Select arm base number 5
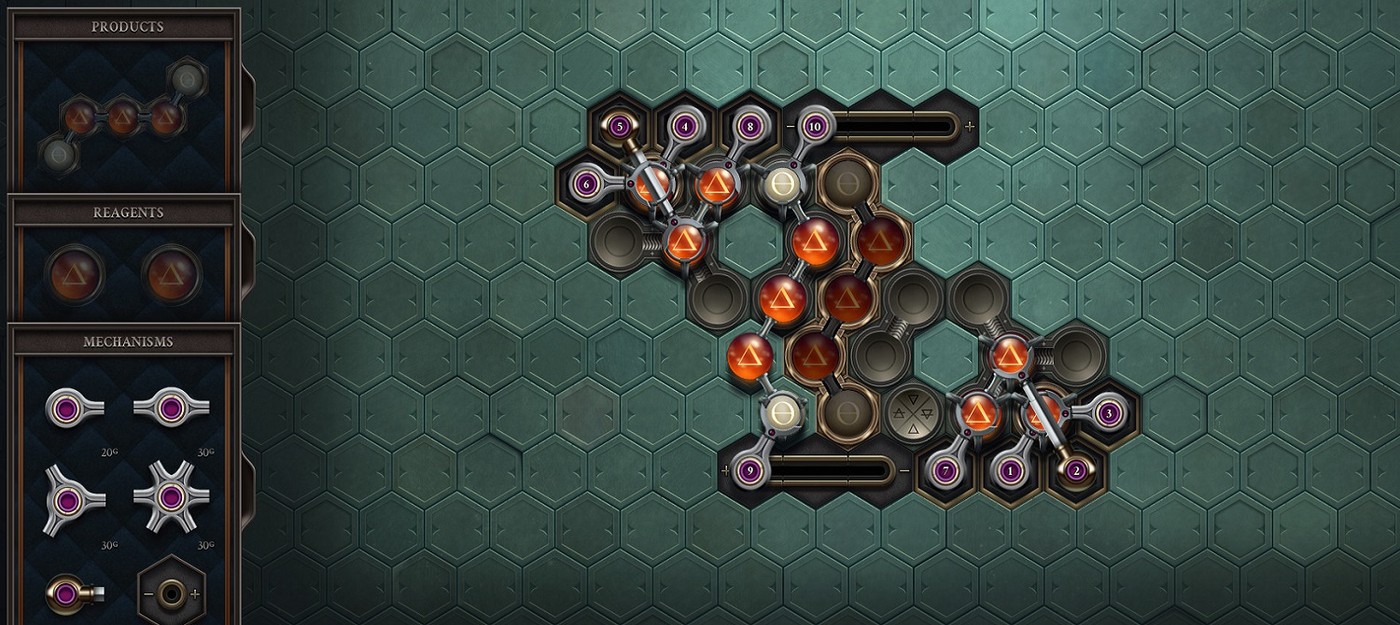Image resolution: width=1400 pixels, height=625 pixels. (619, 126)
